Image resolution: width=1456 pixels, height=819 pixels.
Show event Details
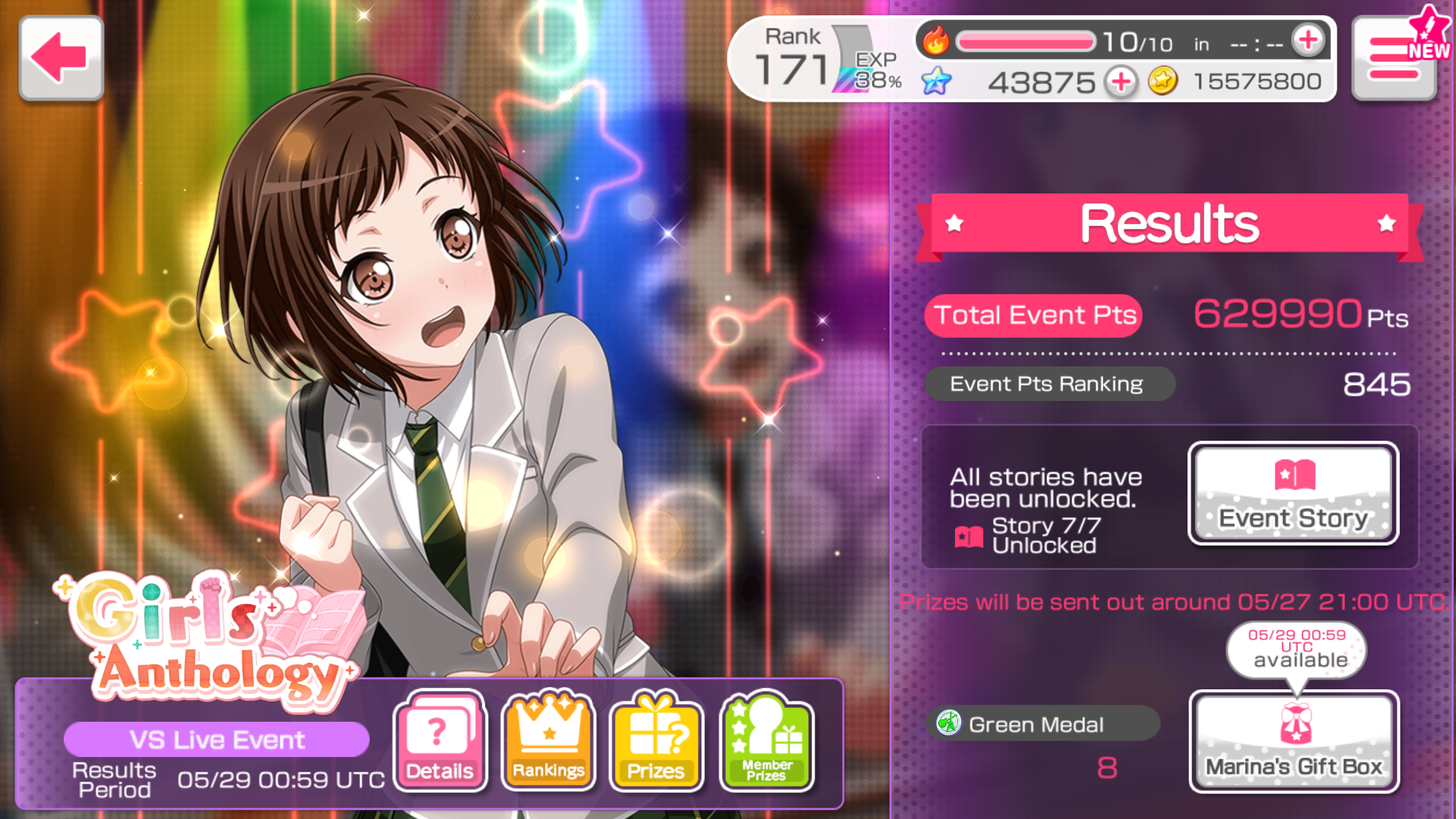[x=439, y=741]
